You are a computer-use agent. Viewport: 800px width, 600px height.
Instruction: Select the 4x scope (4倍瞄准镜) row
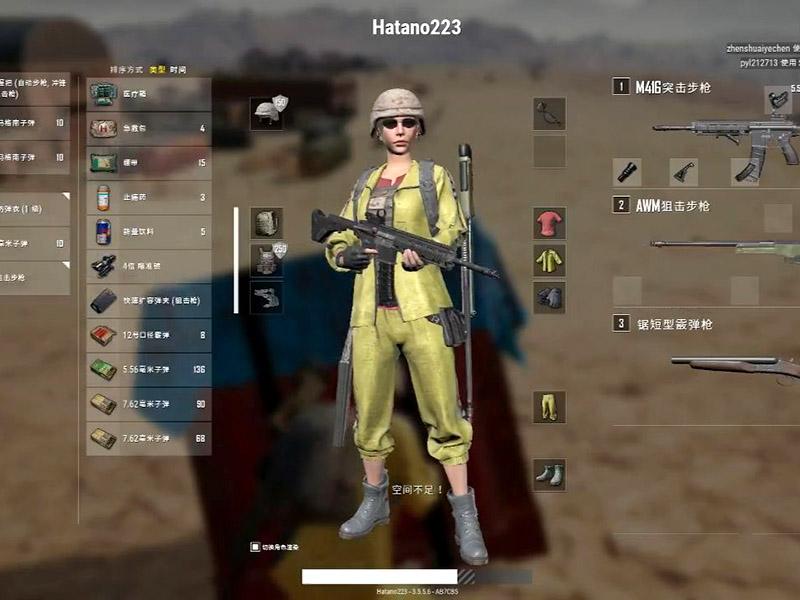coord(148,265)
